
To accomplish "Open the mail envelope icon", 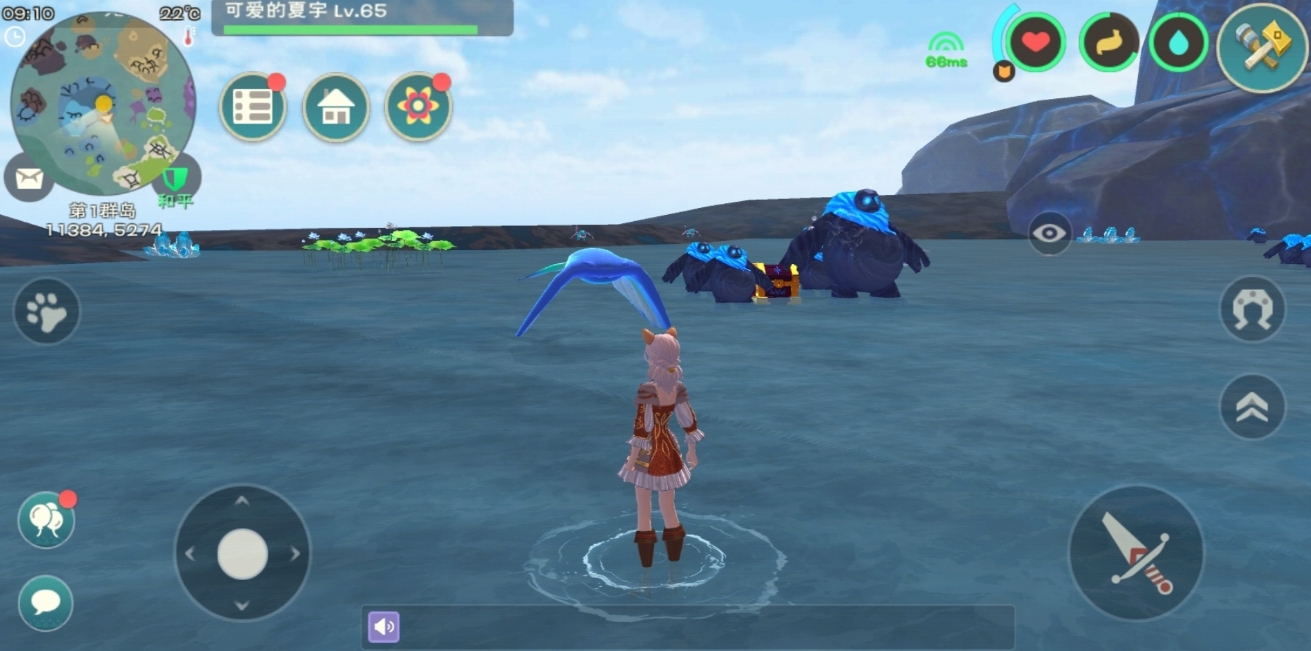I will [29, 179].
